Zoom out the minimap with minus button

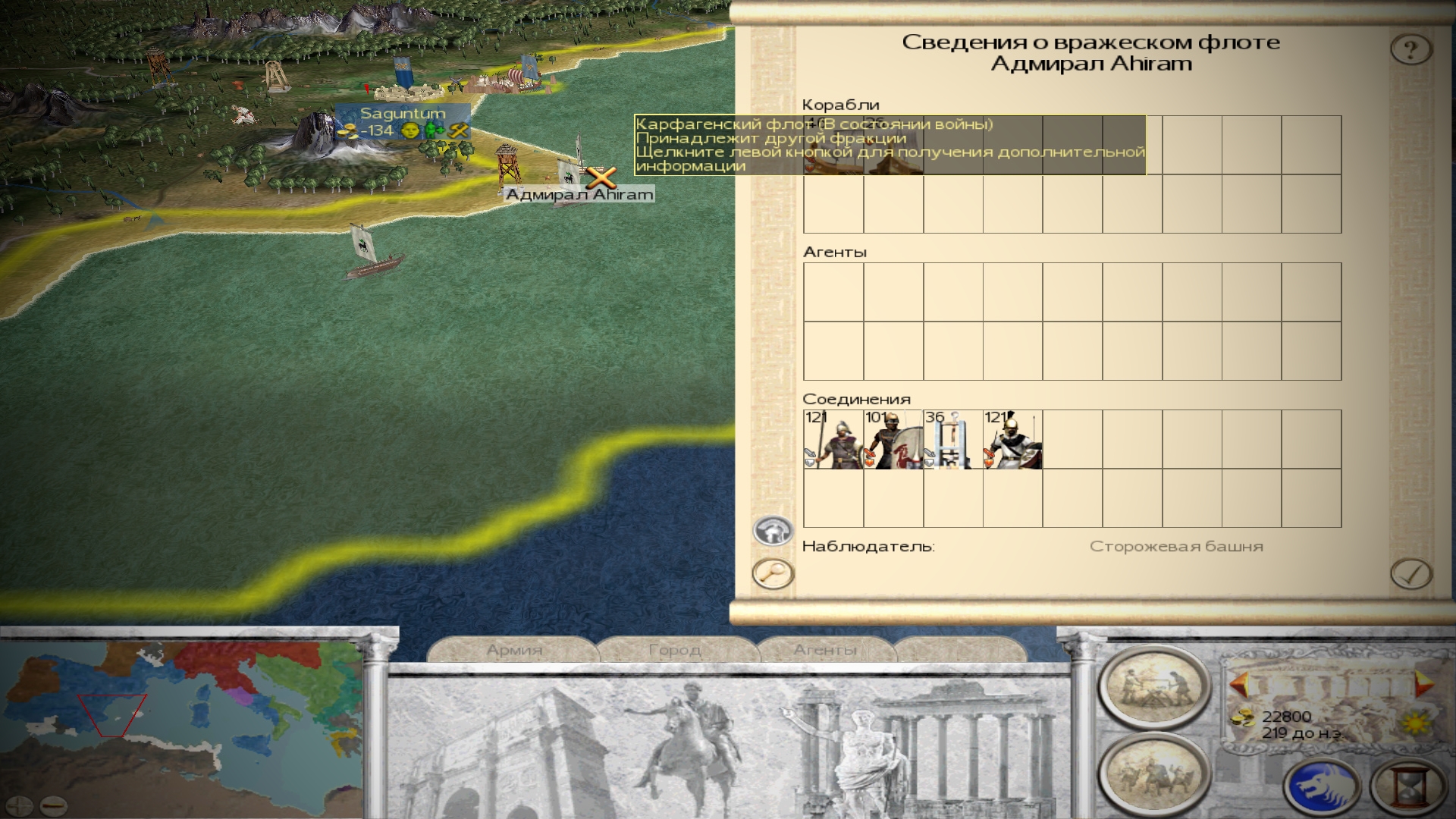[52, 805]
